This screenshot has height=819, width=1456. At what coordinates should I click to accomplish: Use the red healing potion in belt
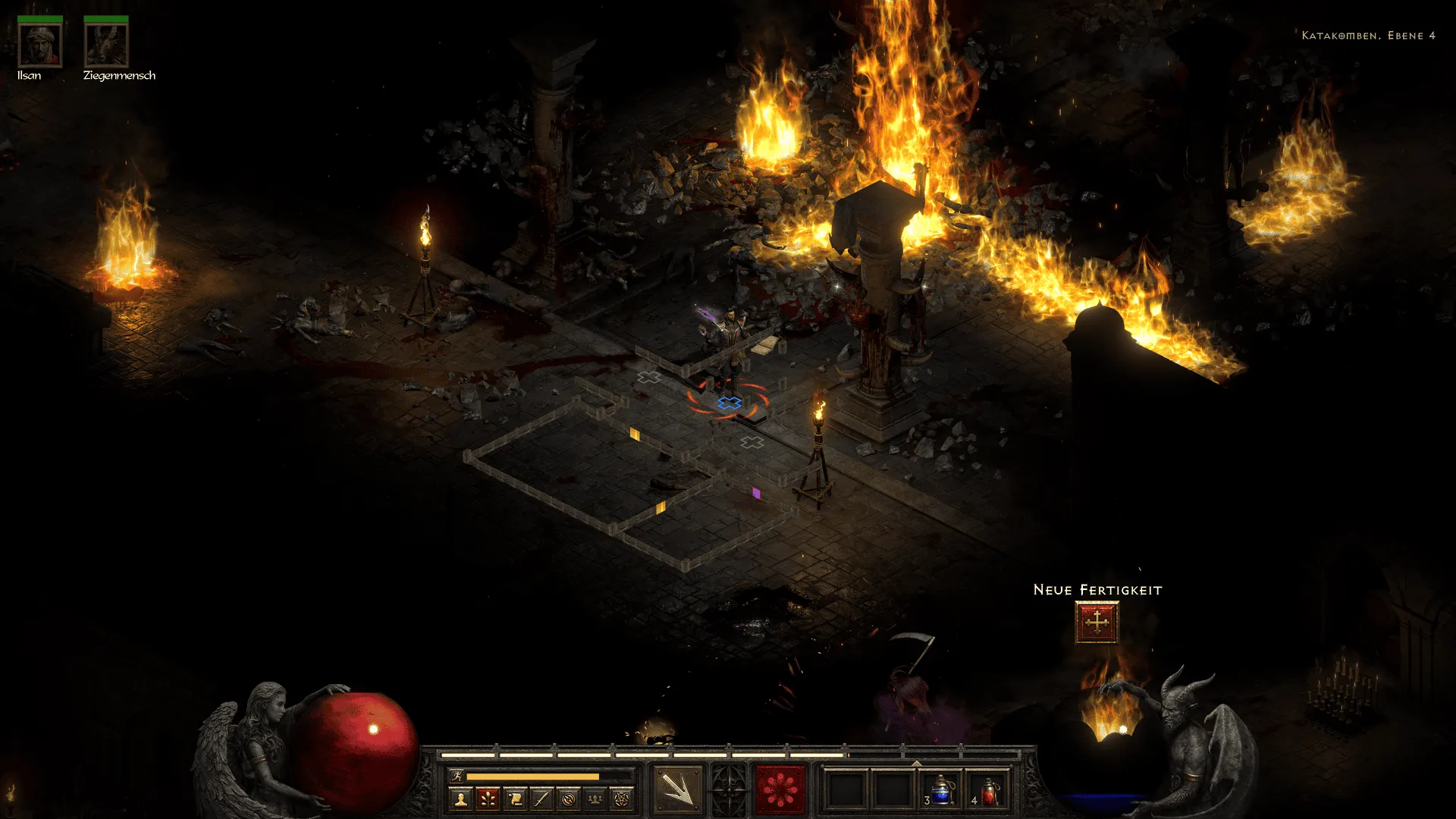coord(989,790)
